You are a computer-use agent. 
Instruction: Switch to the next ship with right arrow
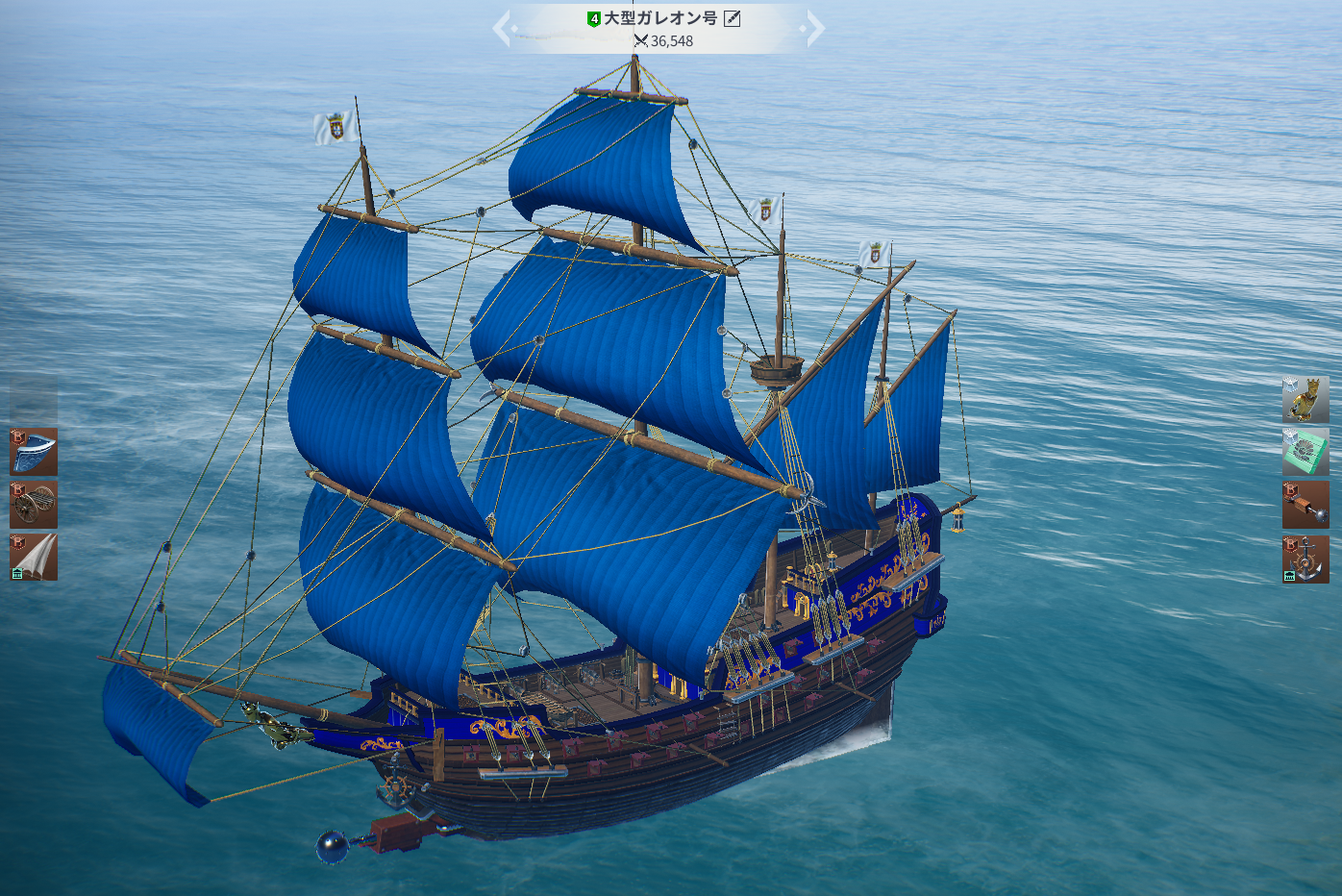pyautogui.click(x=815, y=29)
